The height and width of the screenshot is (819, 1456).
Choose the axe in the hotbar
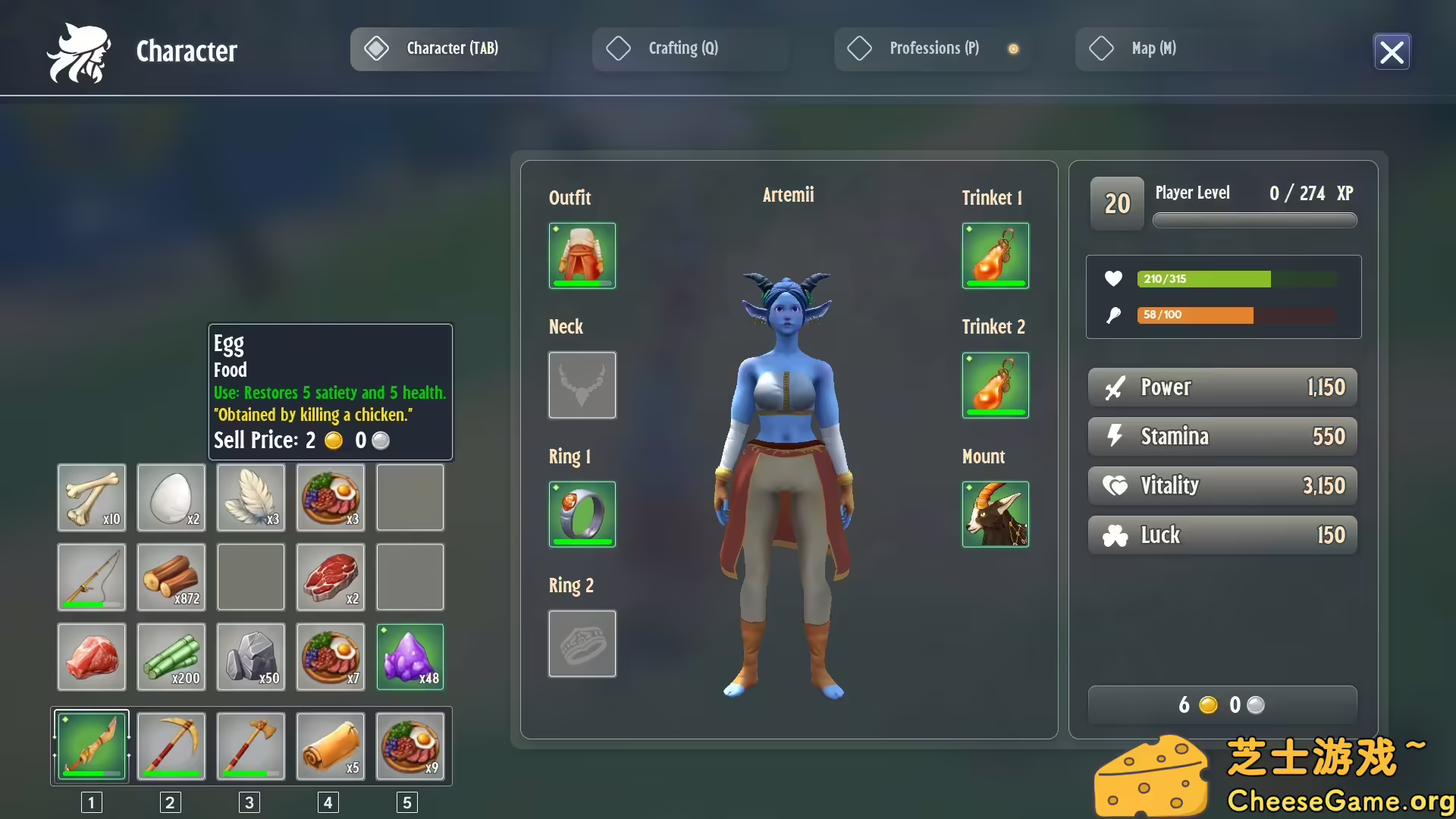251,746
